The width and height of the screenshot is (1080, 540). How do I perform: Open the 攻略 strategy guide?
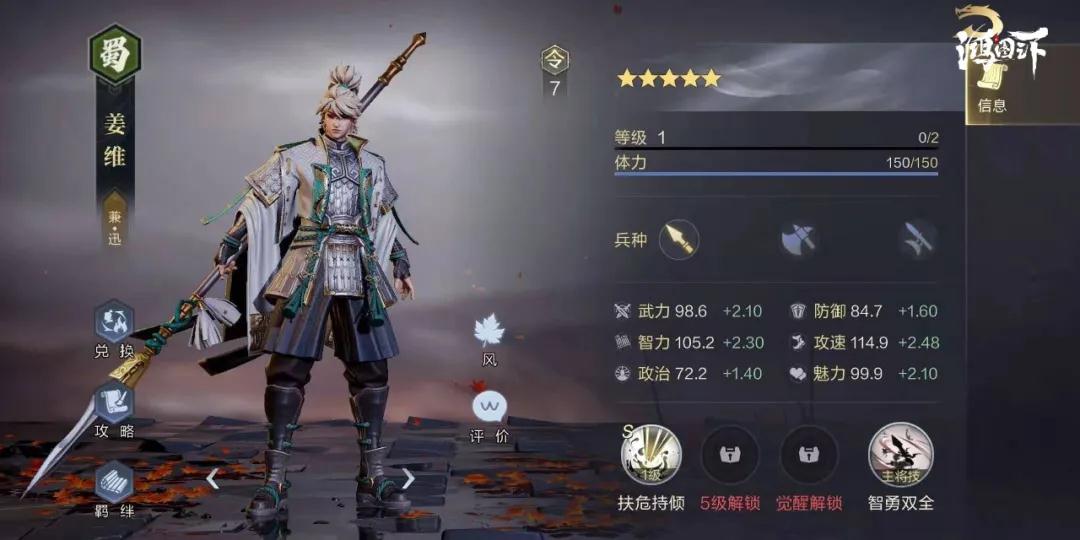pyautogui.click(x=114, y=403)
